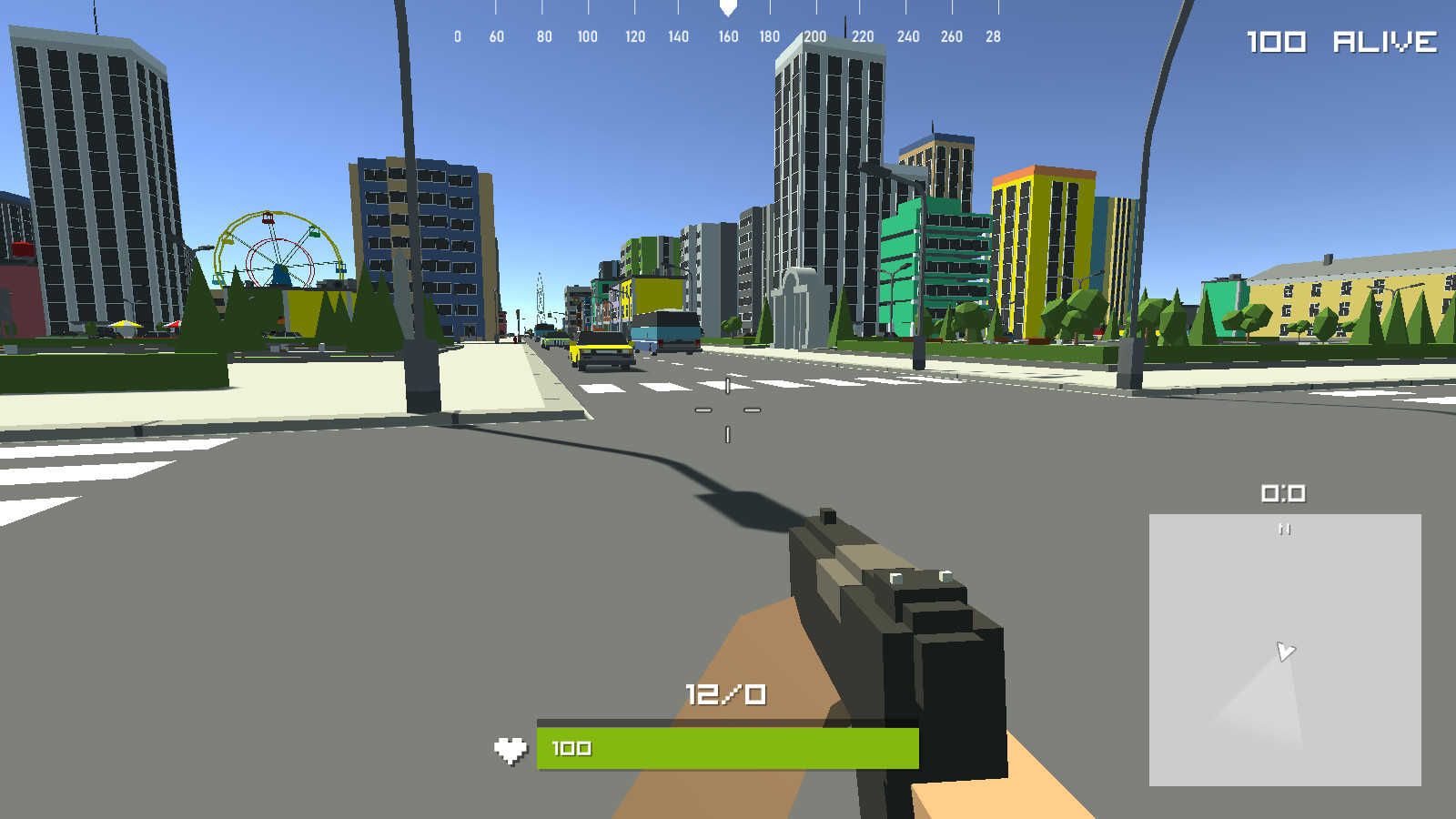Click the N north marker on the minimap

[1286, 528]
